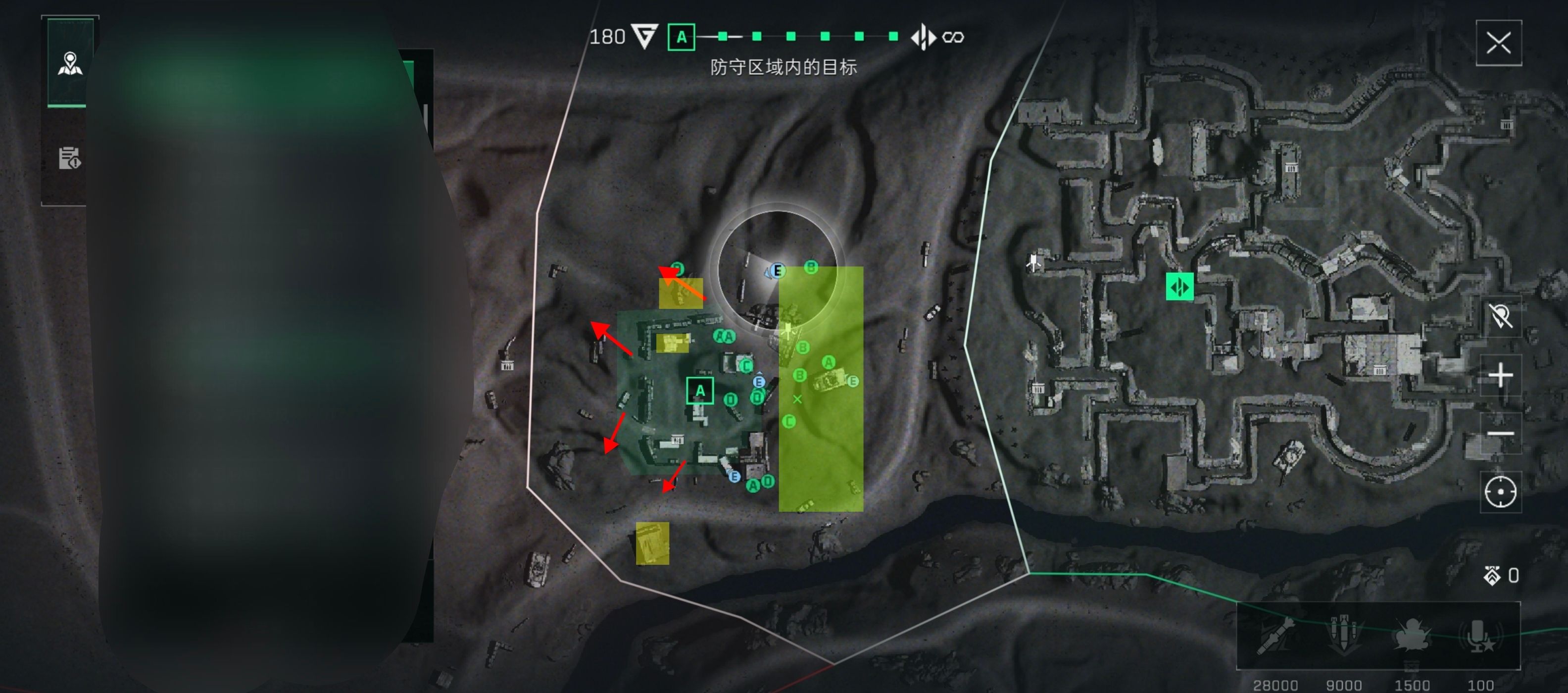Image resolution: width=1568 pixels, height=693 pixels.
Task: Close the tactical map
Action: click(x=1498, y=43)
